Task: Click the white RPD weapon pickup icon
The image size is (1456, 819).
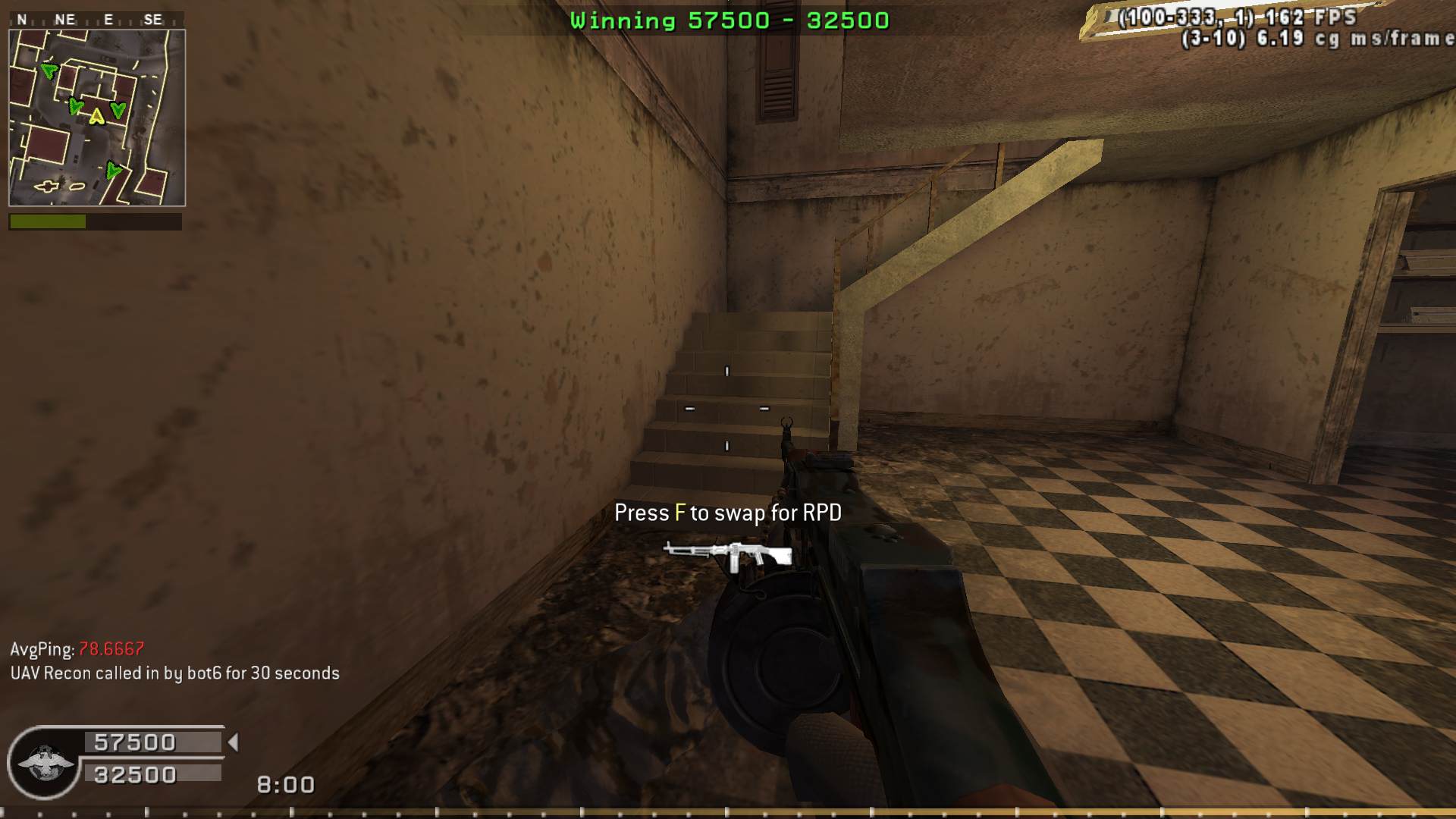Action: [728, 555]
